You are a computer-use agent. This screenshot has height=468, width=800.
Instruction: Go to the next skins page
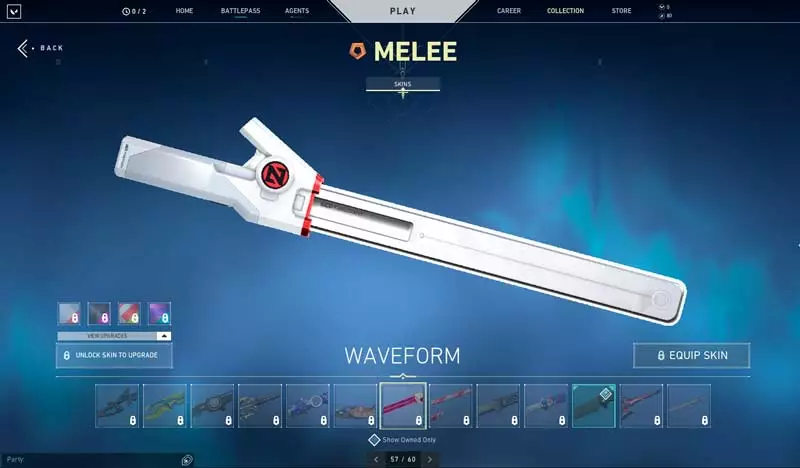pyautogui.click(x=430, y=459)
